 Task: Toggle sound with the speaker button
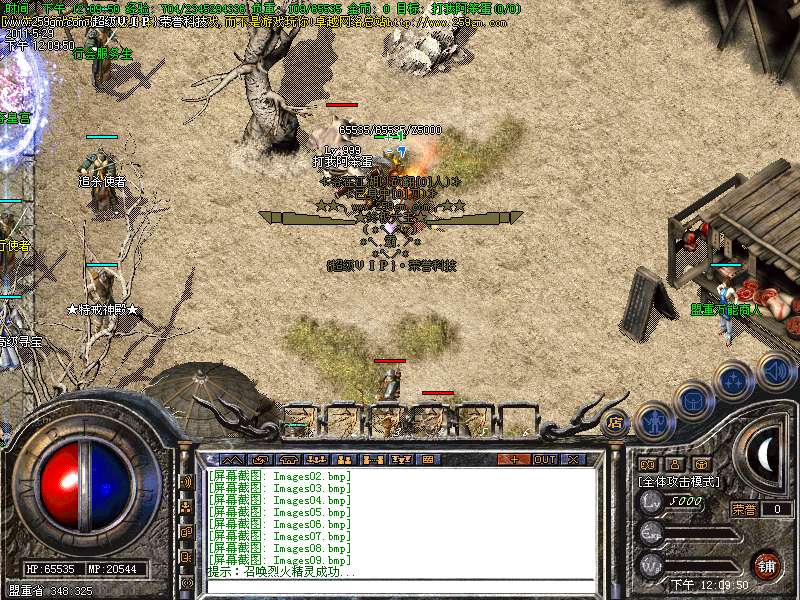[773, 371]
